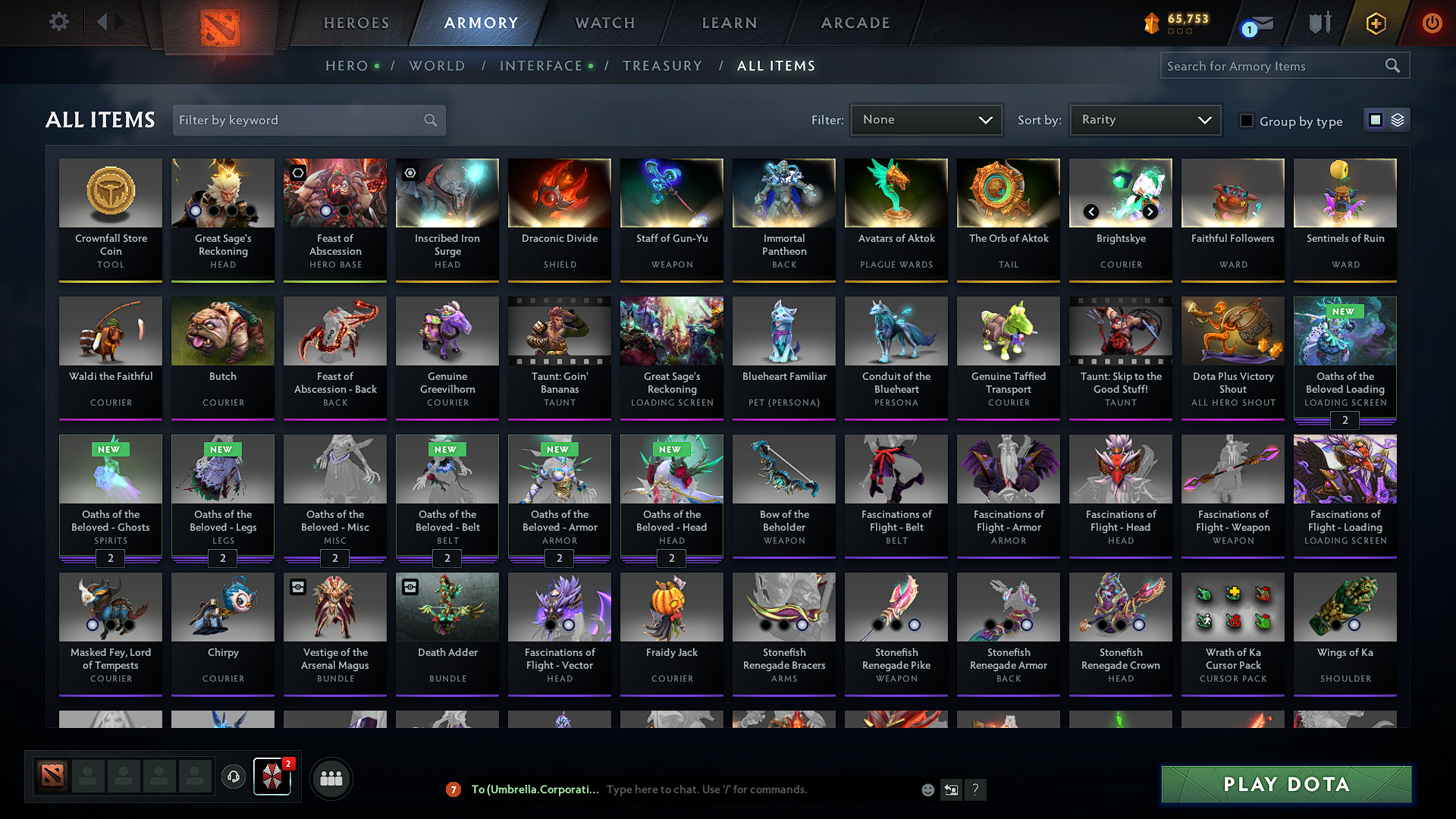Switch to stacked list view toggle

point(1396,120)
